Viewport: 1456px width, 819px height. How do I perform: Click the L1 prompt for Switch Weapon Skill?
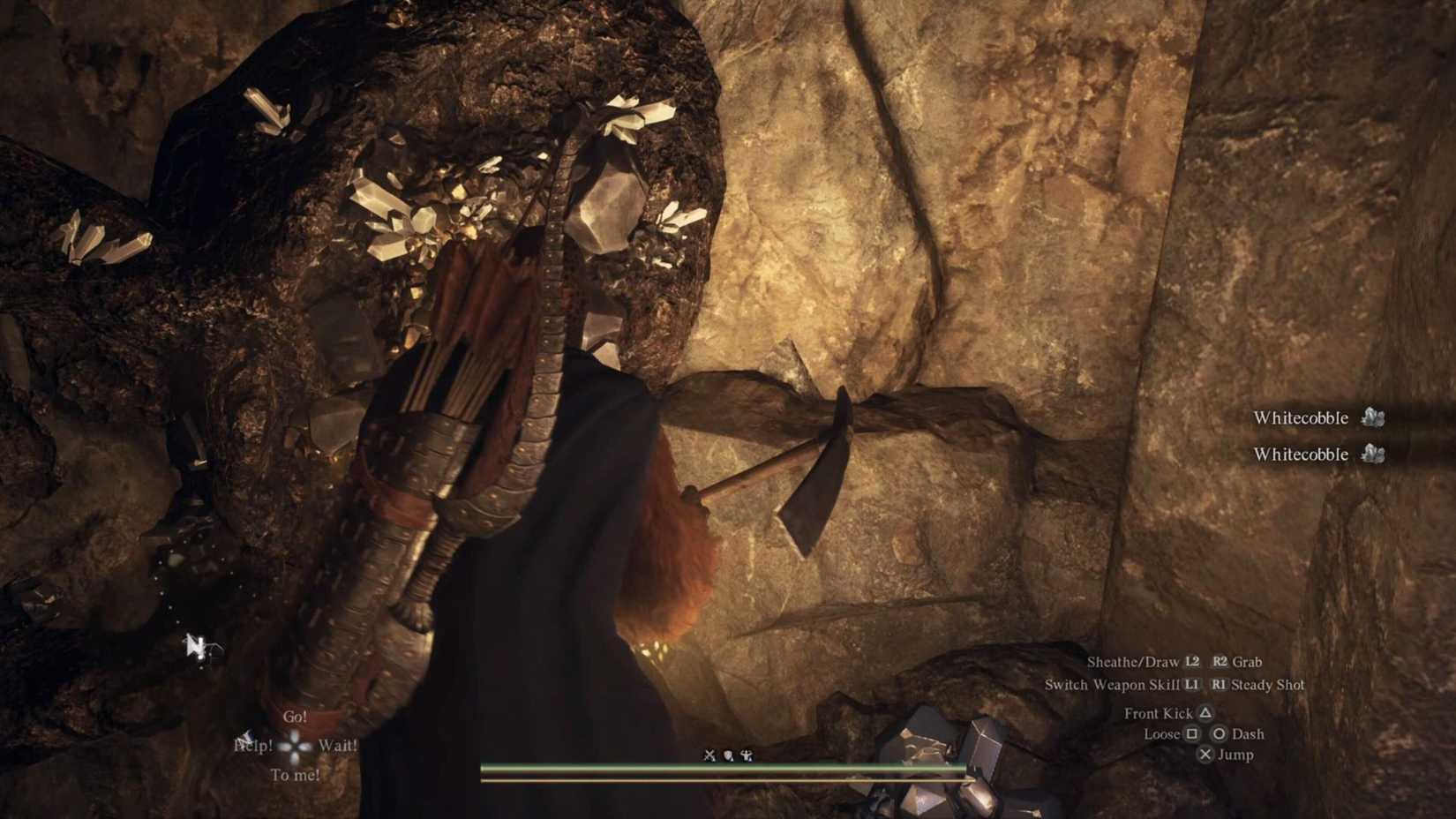coord(1192,685)
